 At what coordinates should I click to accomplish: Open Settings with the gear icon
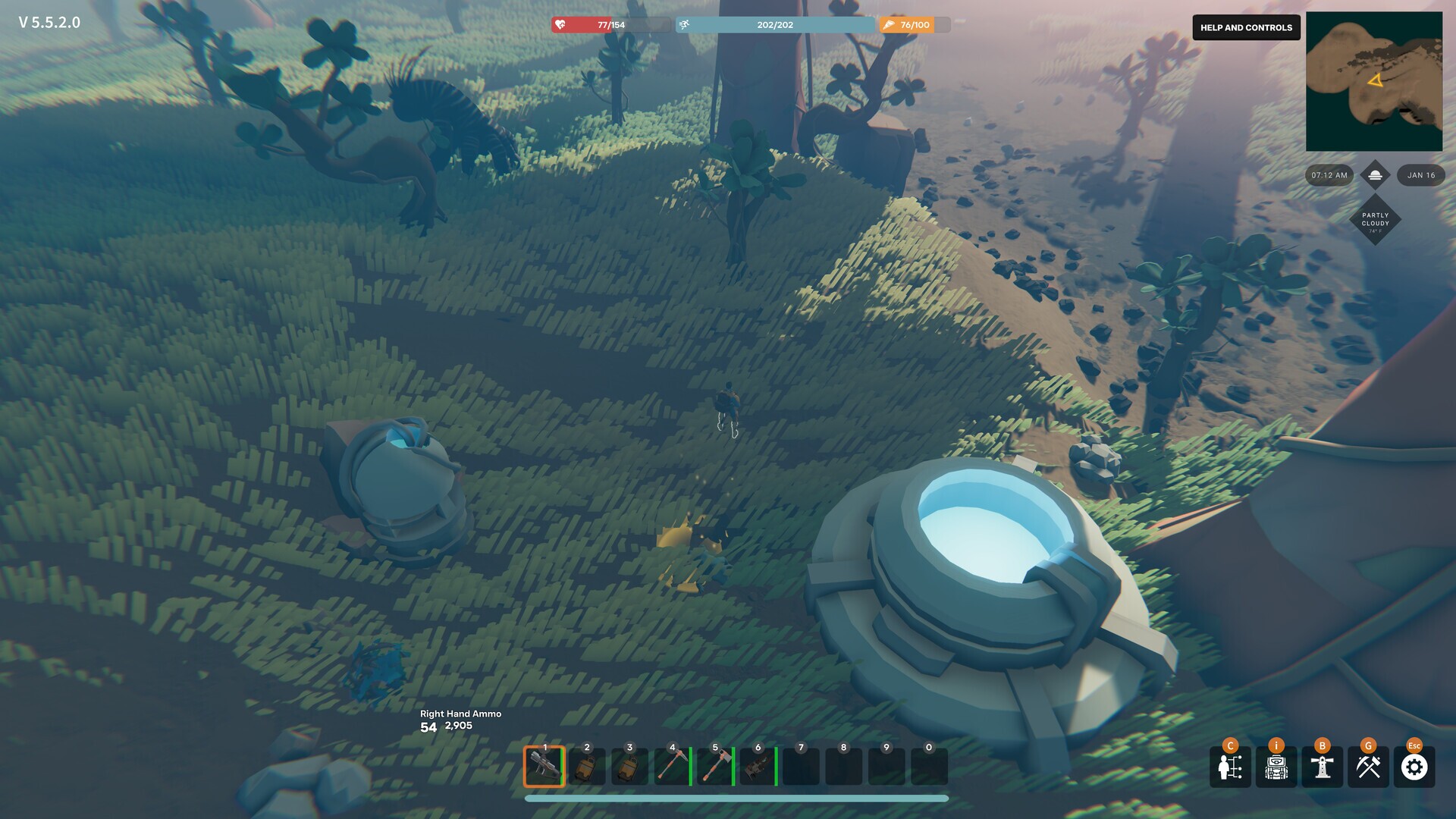coord(1413,769)
